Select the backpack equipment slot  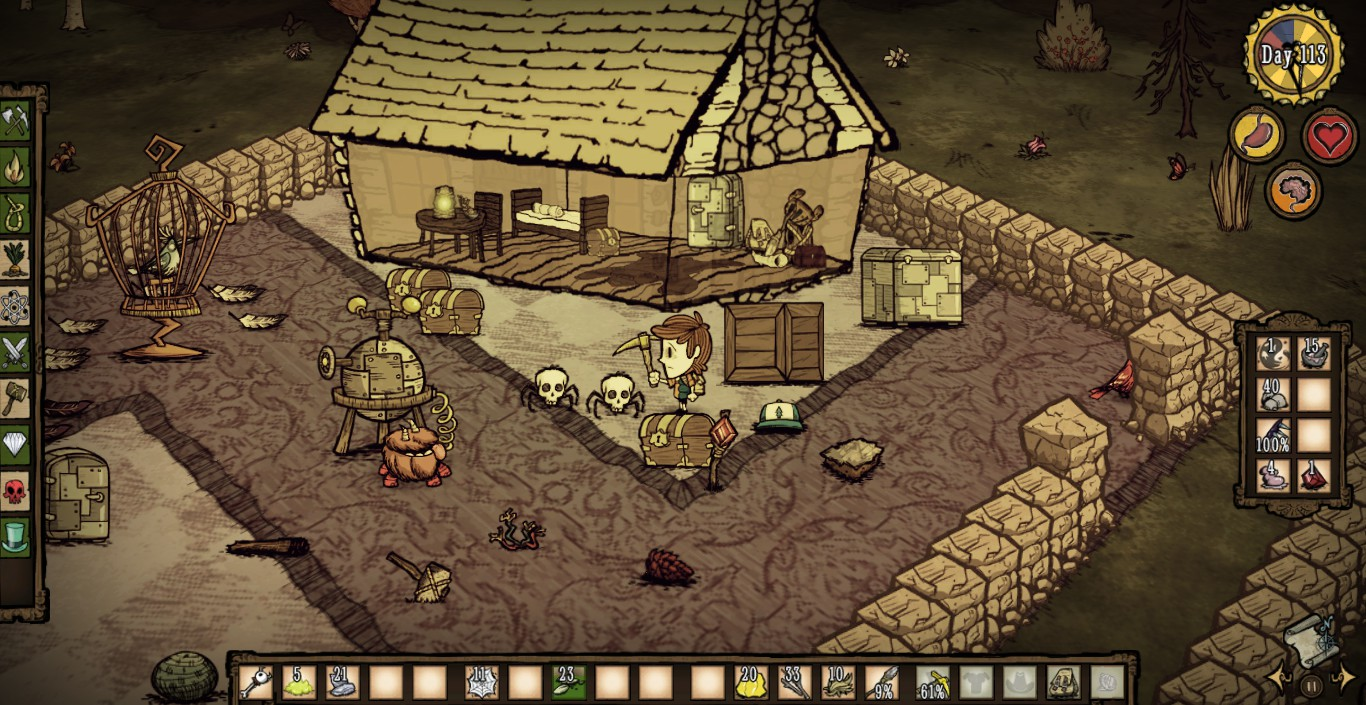click(x=1062, y=683)
